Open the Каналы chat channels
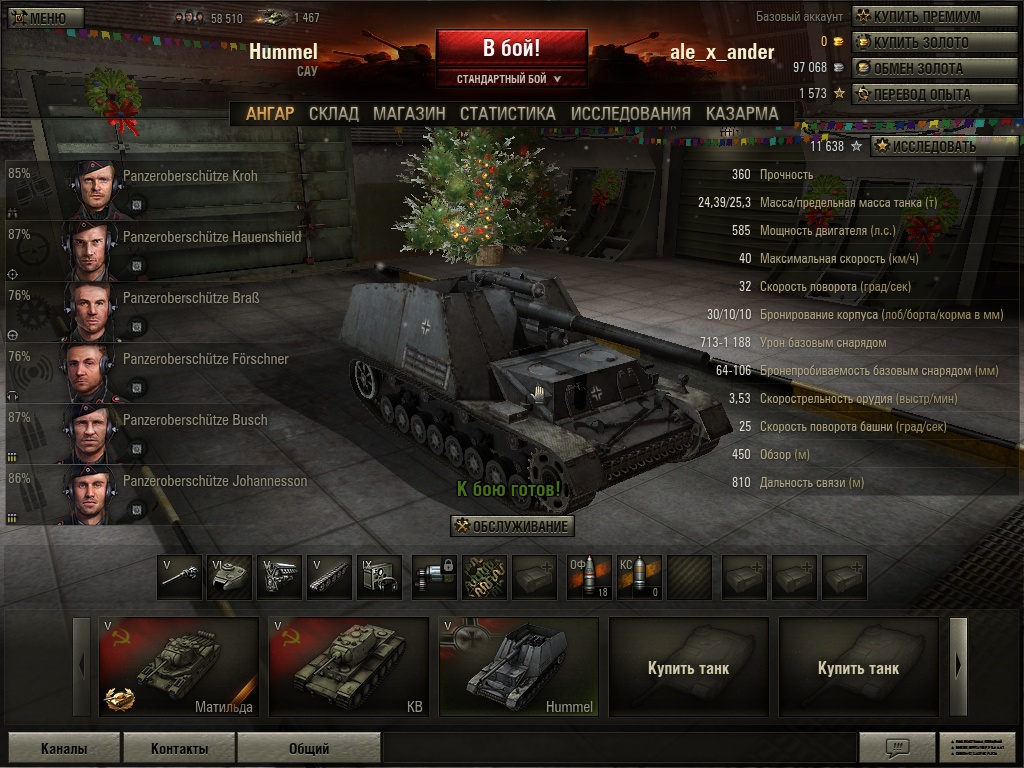Viewport: 1024px width, 768px height. coord(64,748)
